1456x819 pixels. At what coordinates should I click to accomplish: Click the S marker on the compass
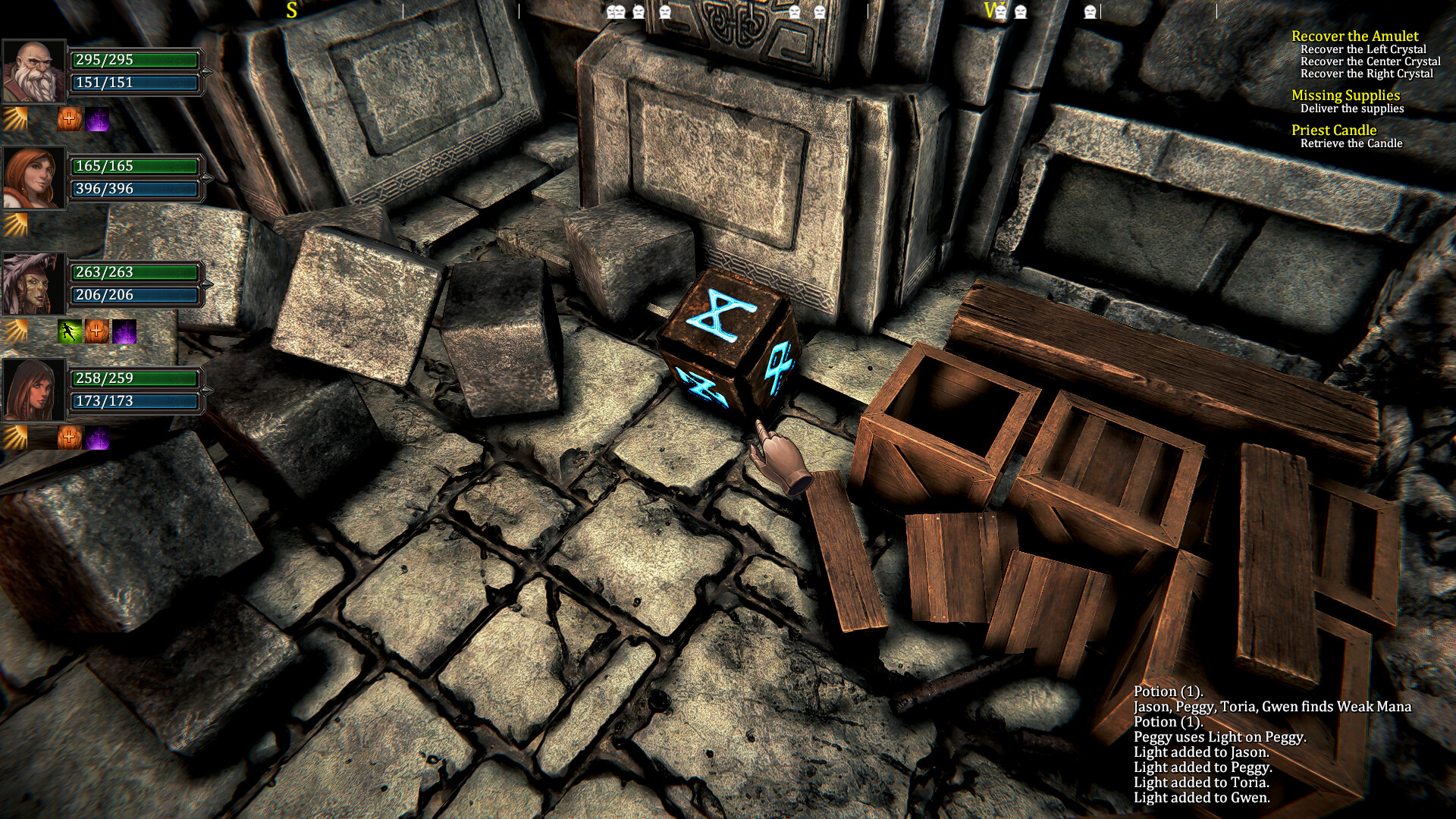(290, 11)
